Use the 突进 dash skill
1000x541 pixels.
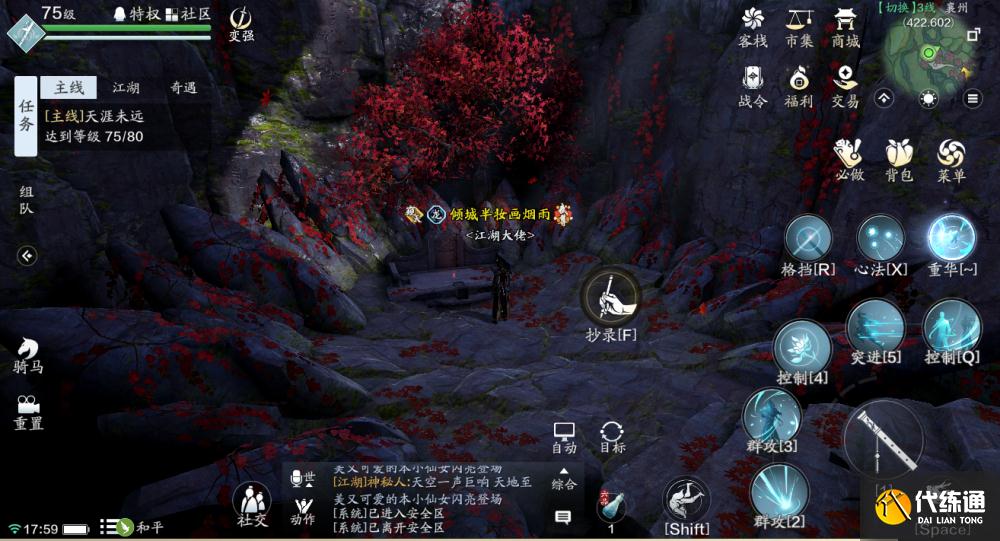tap(875, 328)
